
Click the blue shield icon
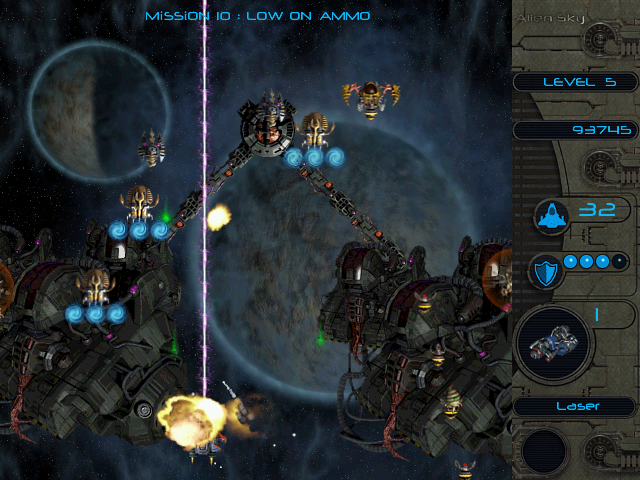548,272
